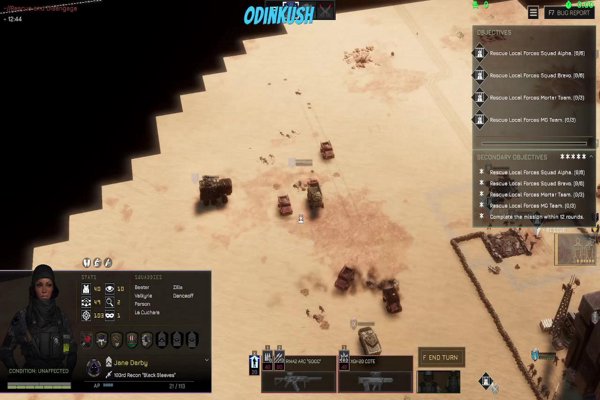Select the RM42 ARC rifle weapon slot

298,374
